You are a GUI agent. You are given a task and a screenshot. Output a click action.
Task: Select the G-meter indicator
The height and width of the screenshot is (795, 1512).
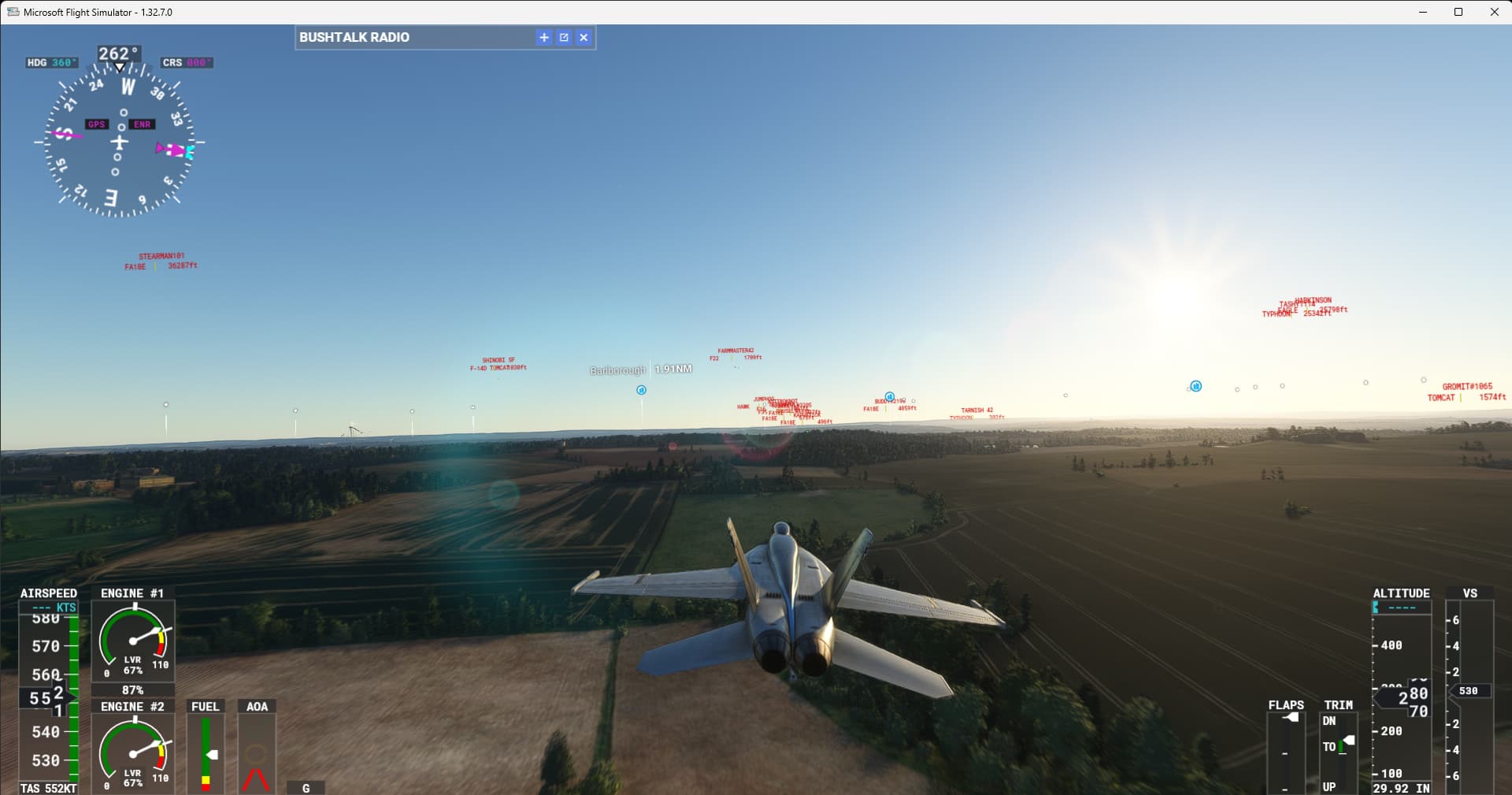coord(306,787)
